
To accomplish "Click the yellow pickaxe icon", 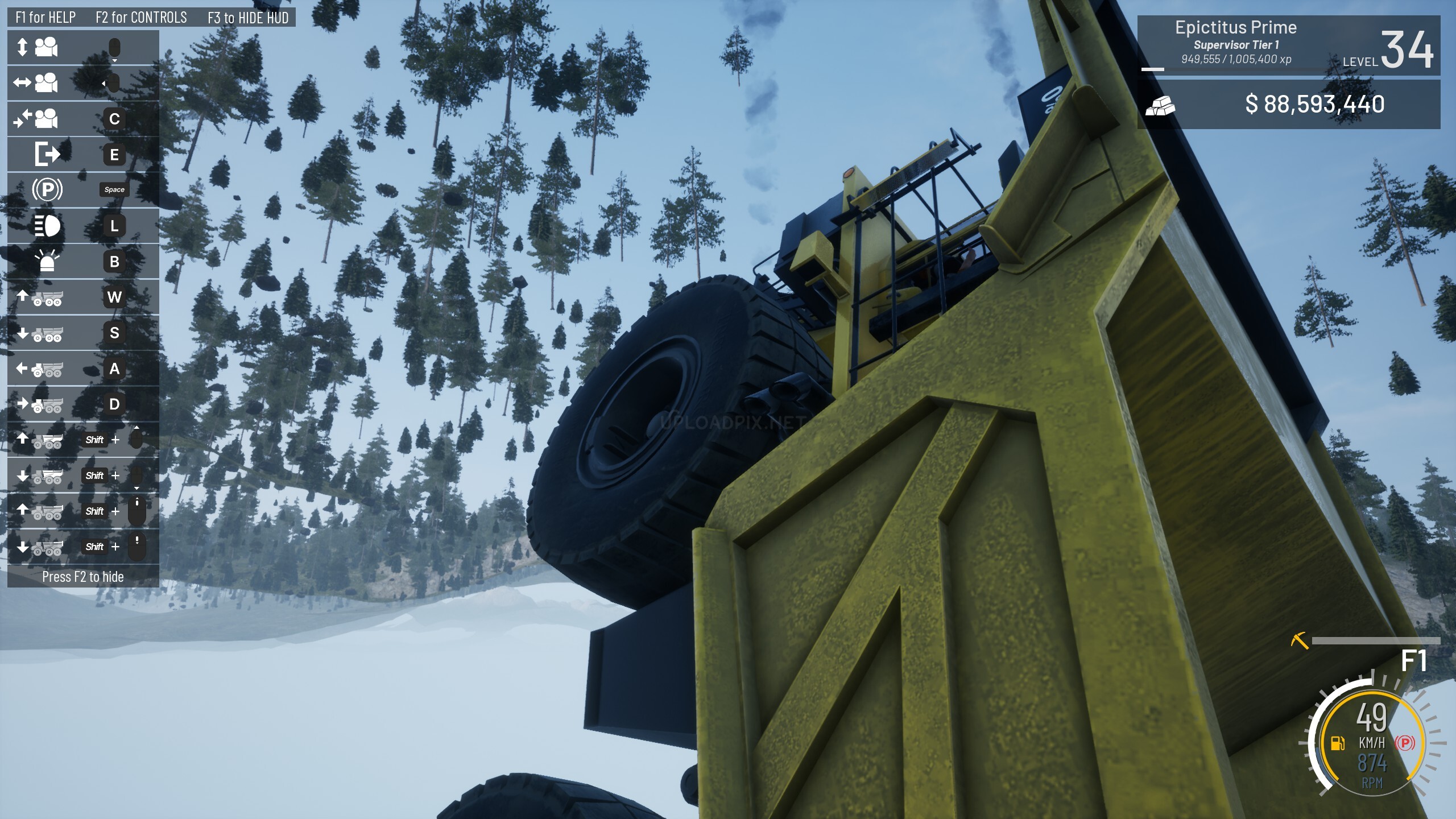I will 1299,640.
